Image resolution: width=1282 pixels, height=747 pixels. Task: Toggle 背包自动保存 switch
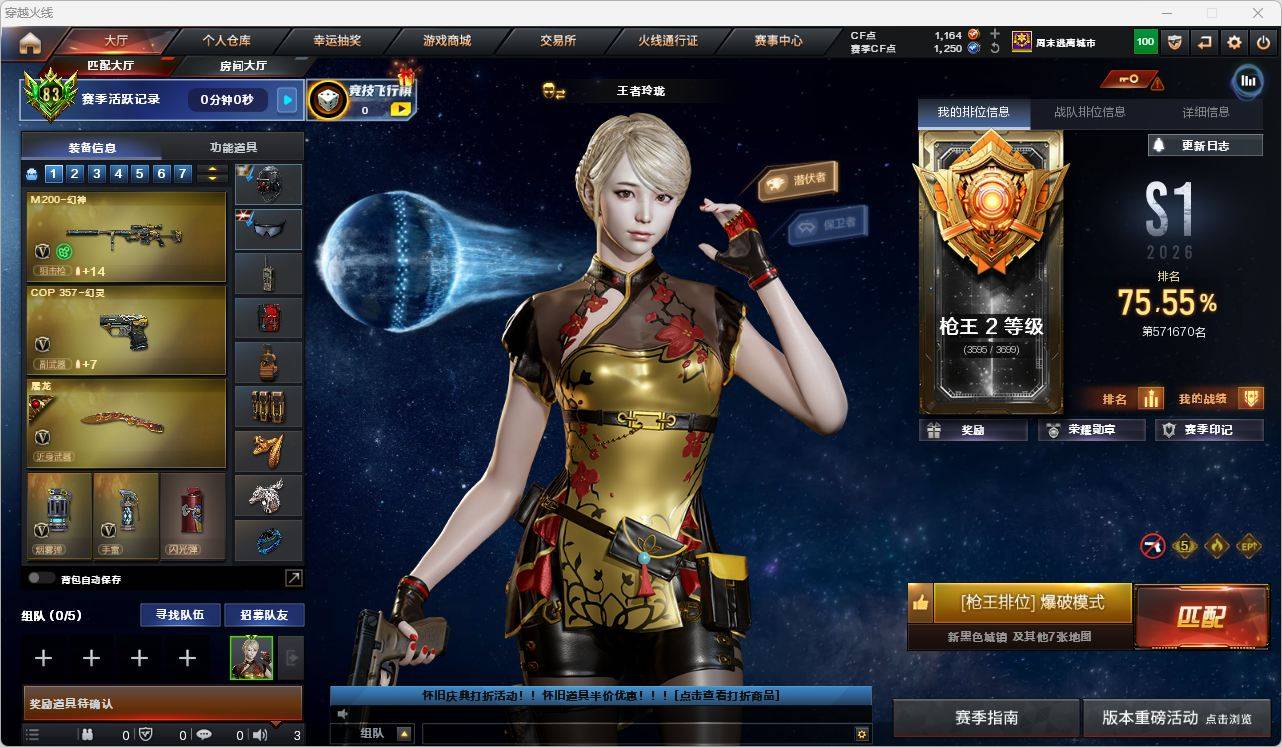click(42, 578)
